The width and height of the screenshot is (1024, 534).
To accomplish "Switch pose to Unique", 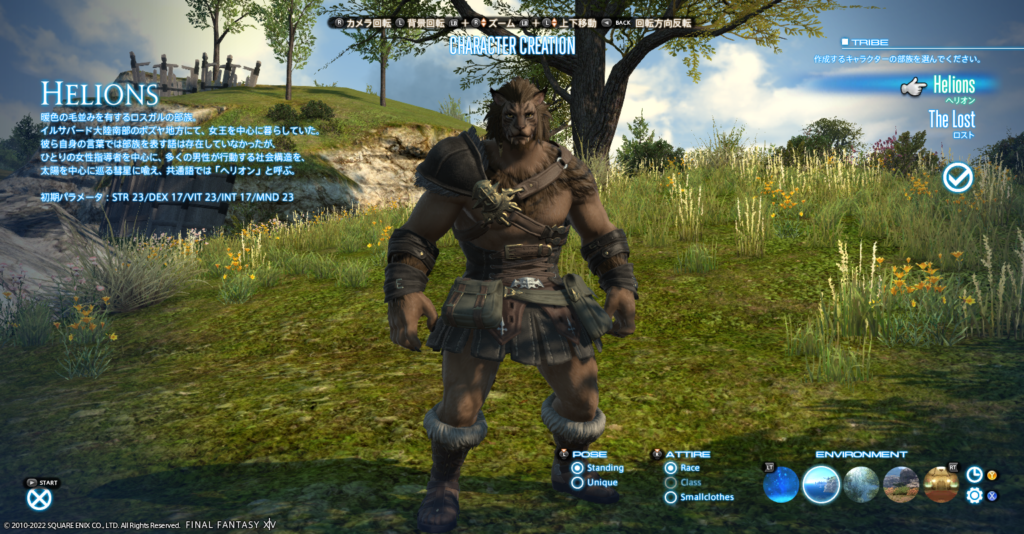I will pos(577,483).
